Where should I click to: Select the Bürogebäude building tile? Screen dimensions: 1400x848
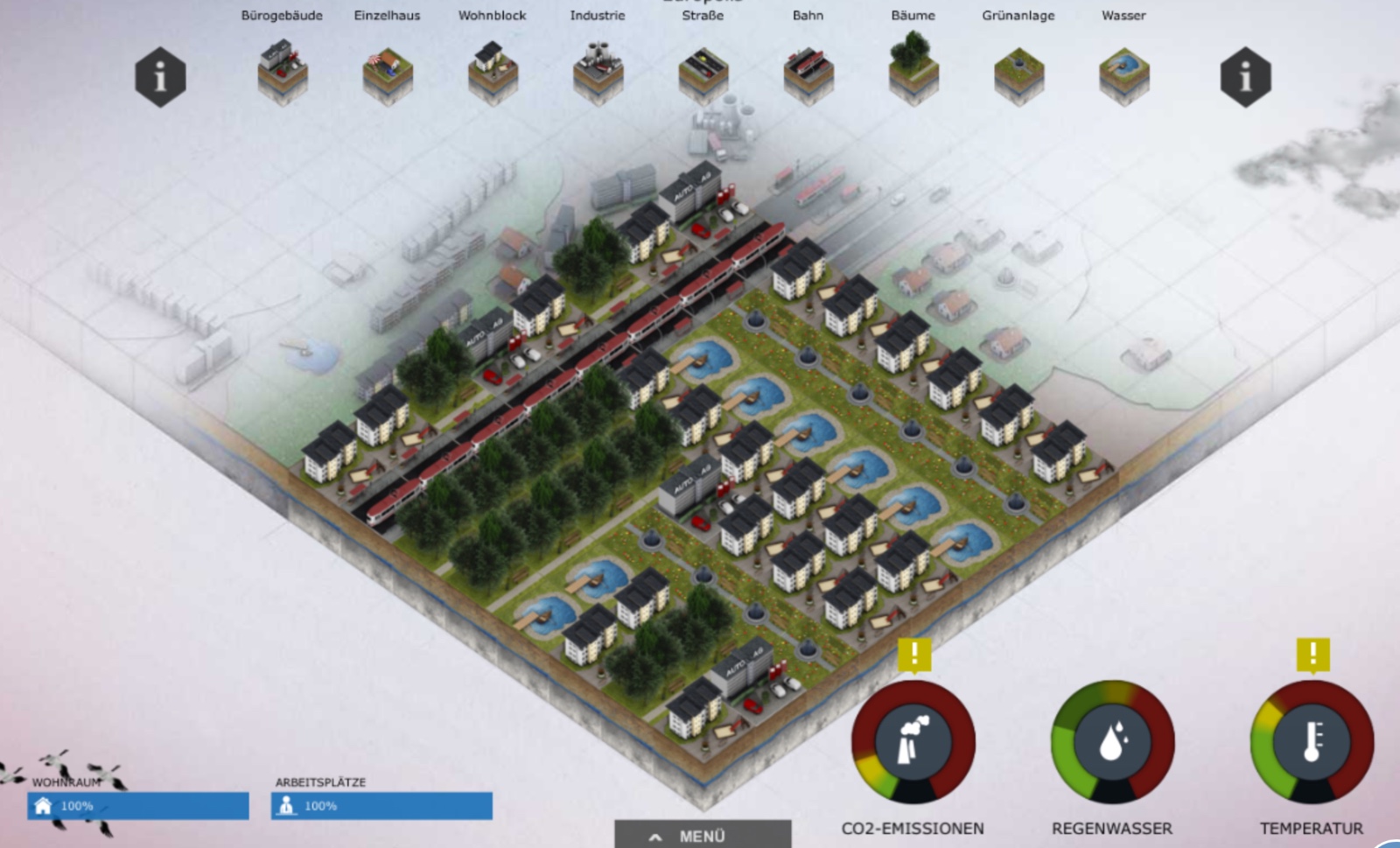pyautogui.click(x=282, y=73)
